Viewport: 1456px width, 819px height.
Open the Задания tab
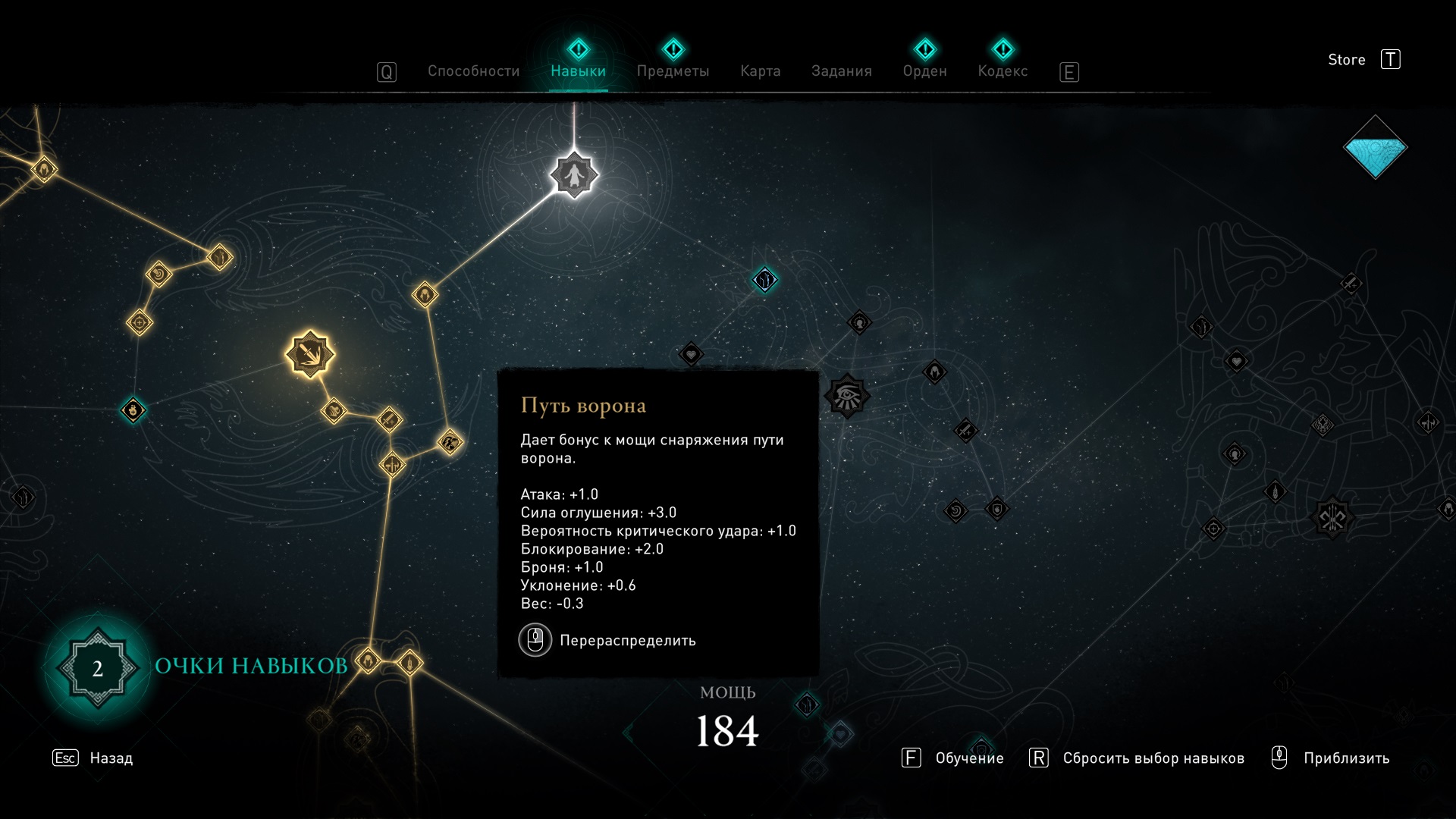coord(841,71)
